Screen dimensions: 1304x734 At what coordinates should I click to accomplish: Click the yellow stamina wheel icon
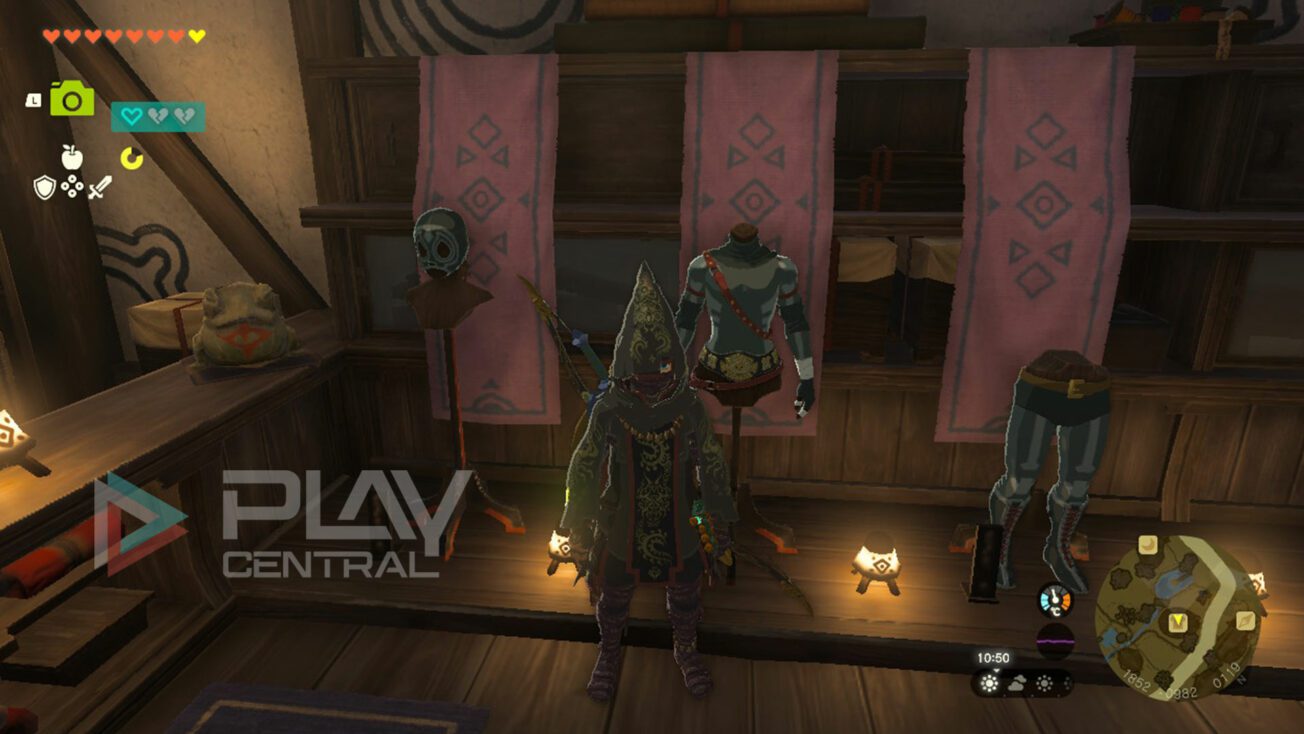[x=131, y=156]
